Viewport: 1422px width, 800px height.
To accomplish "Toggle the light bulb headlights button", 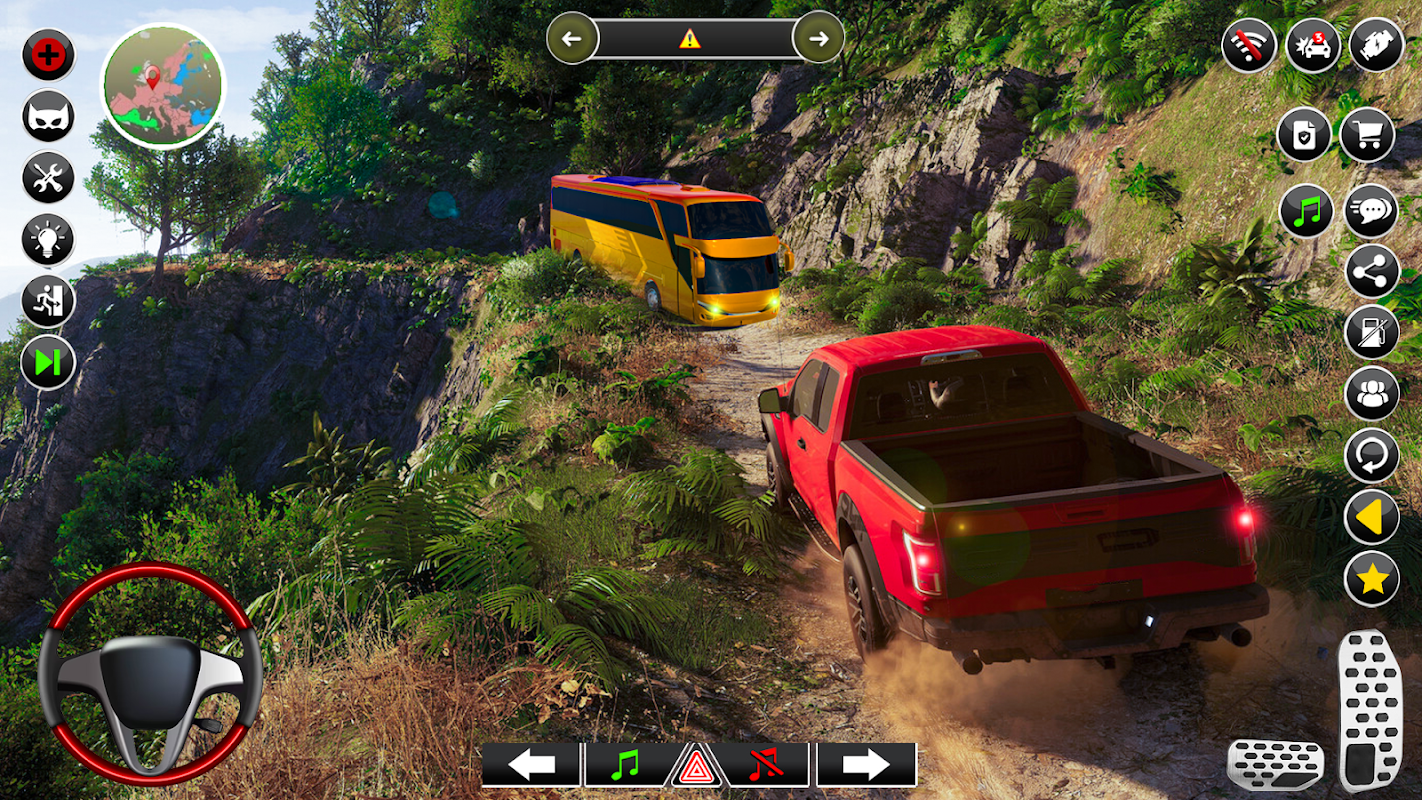I will [x=48, y=240].
